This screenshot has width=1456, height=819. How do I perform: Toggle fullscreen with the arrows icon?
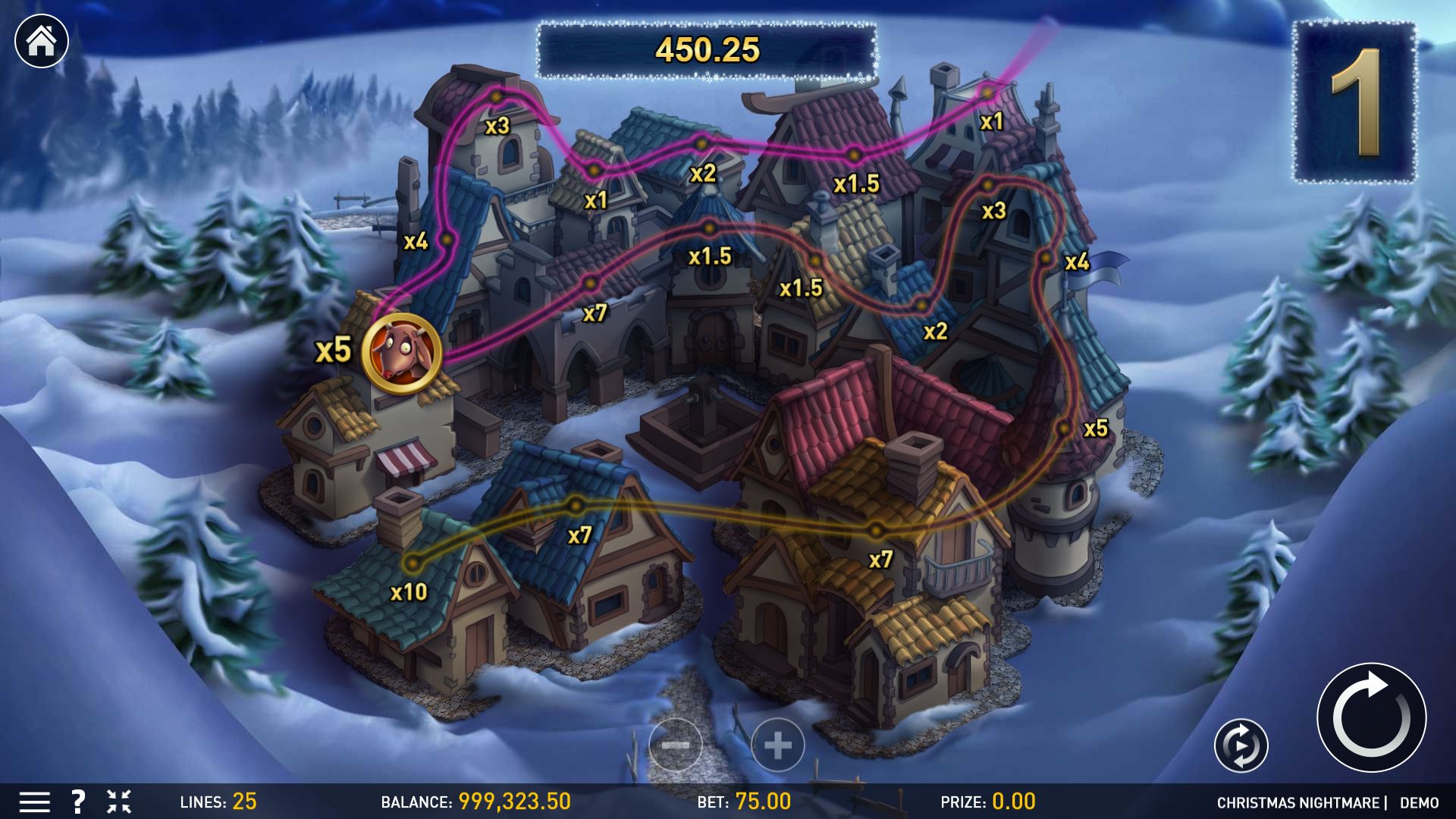119,802
